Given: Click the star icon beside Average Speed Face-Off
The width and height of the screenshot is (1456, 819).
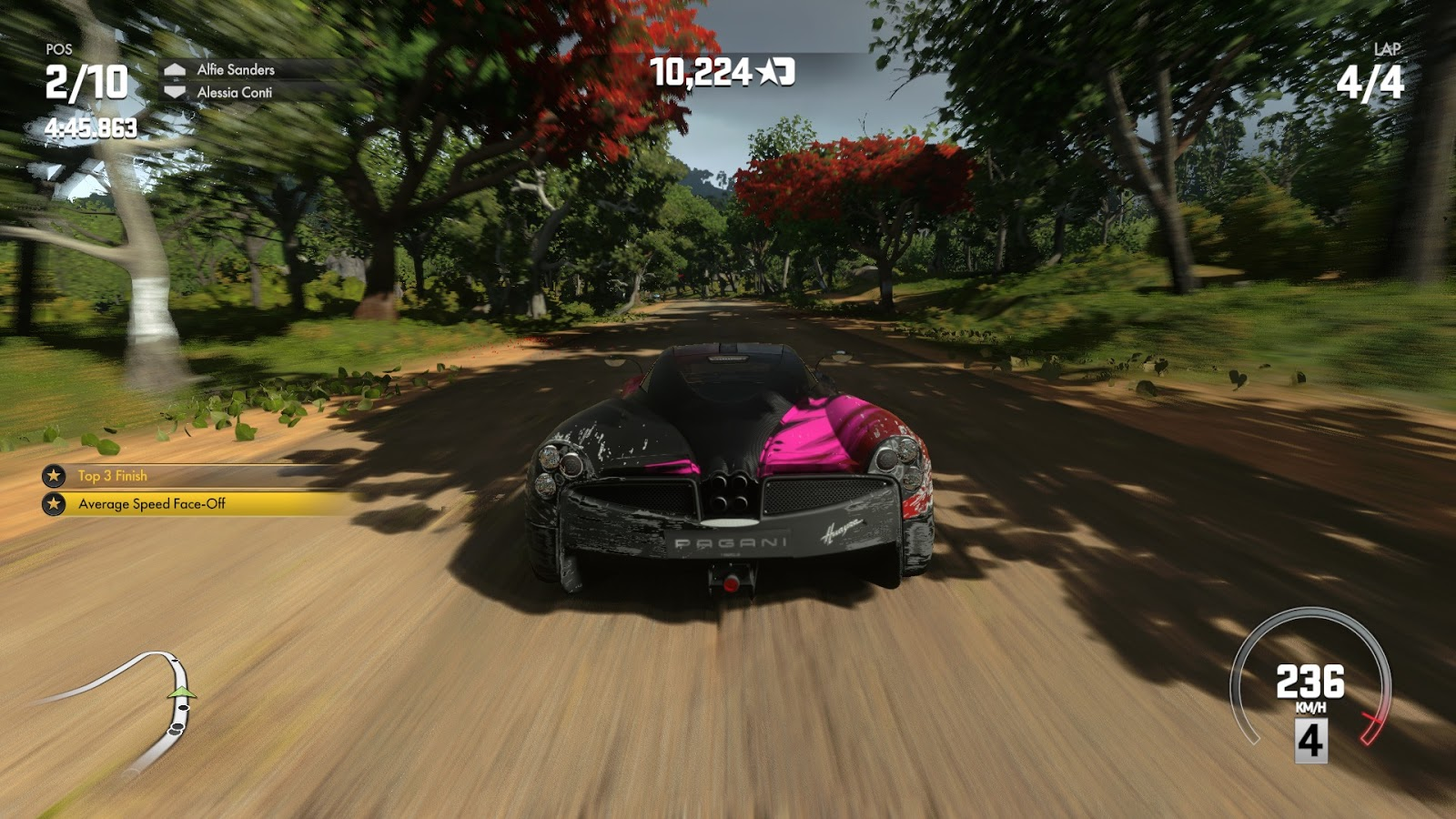Looking at the screenshot, I should click(54, 504).
